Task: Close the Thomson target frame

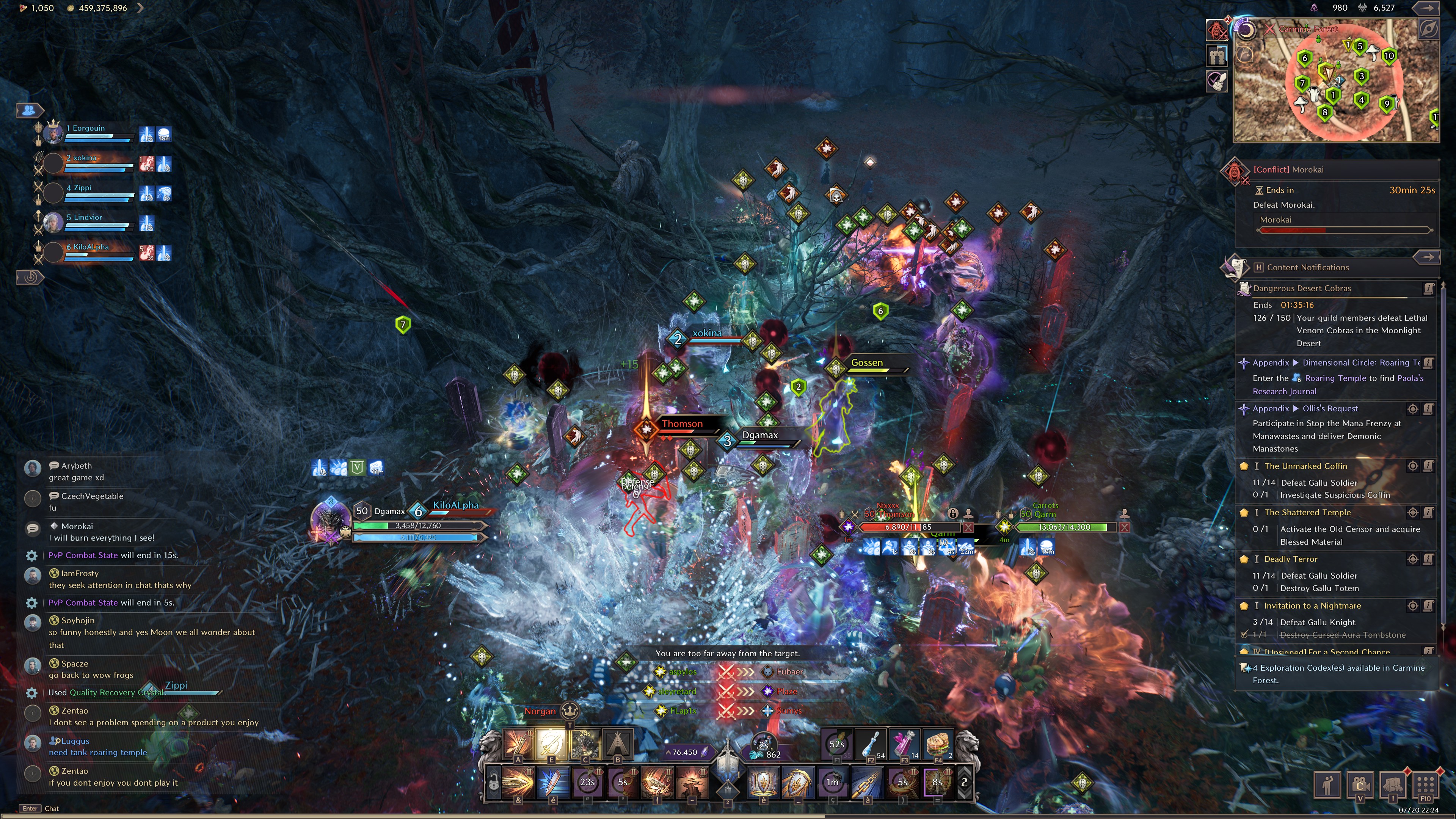Action: [968, 527]
